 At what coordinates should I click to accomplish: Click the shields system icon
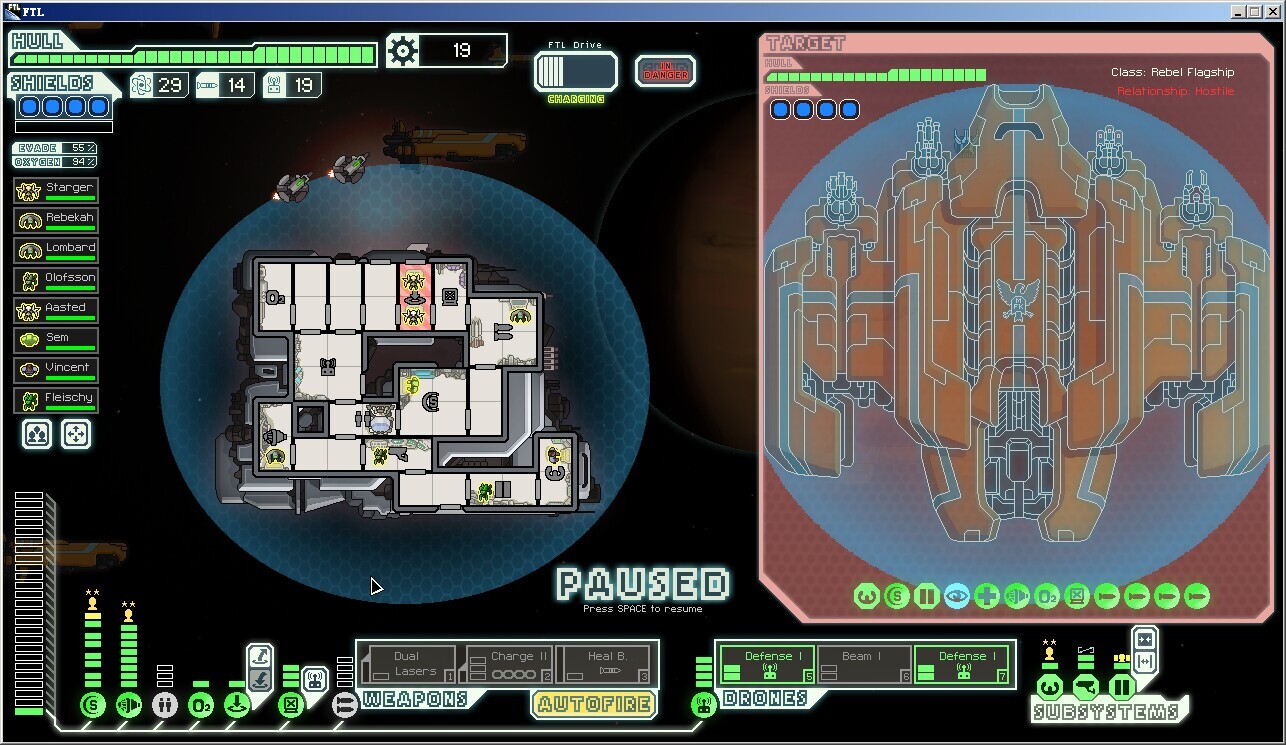pos(93,705)
